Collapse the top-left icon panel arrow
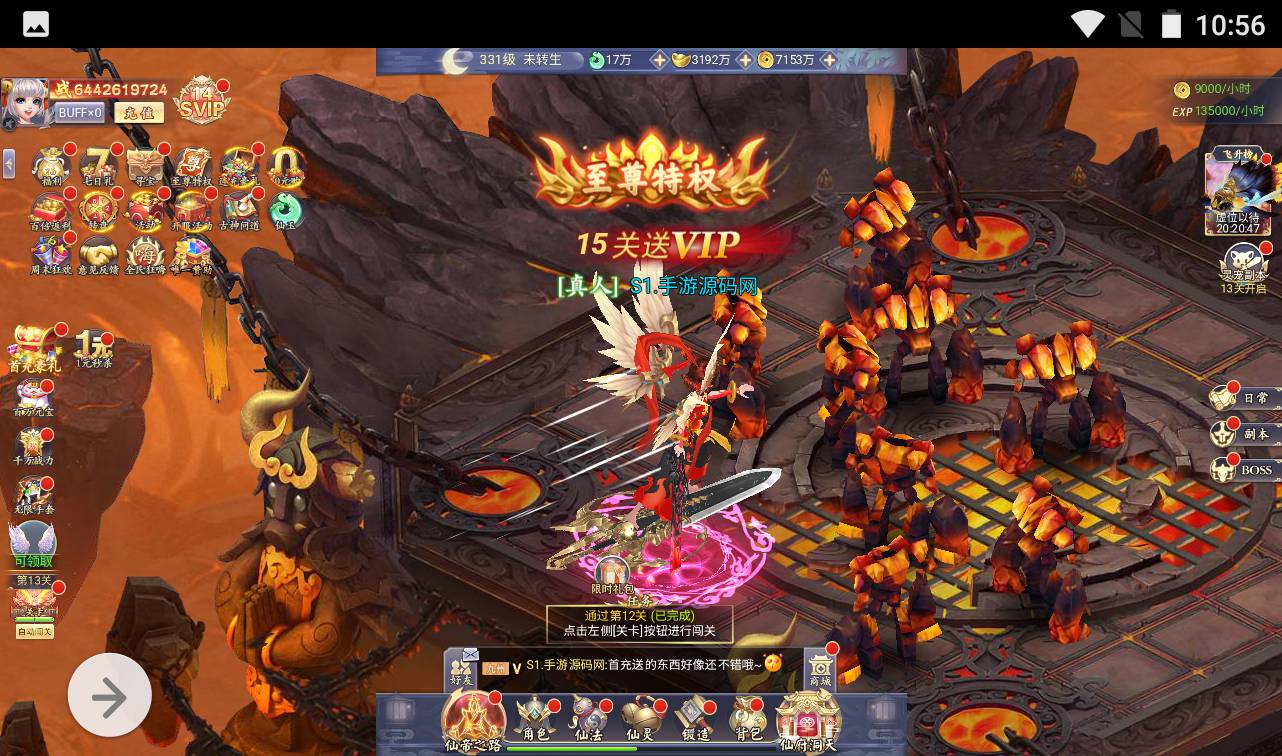Screen dimensions: 1282x756 [x=9, y=163]
